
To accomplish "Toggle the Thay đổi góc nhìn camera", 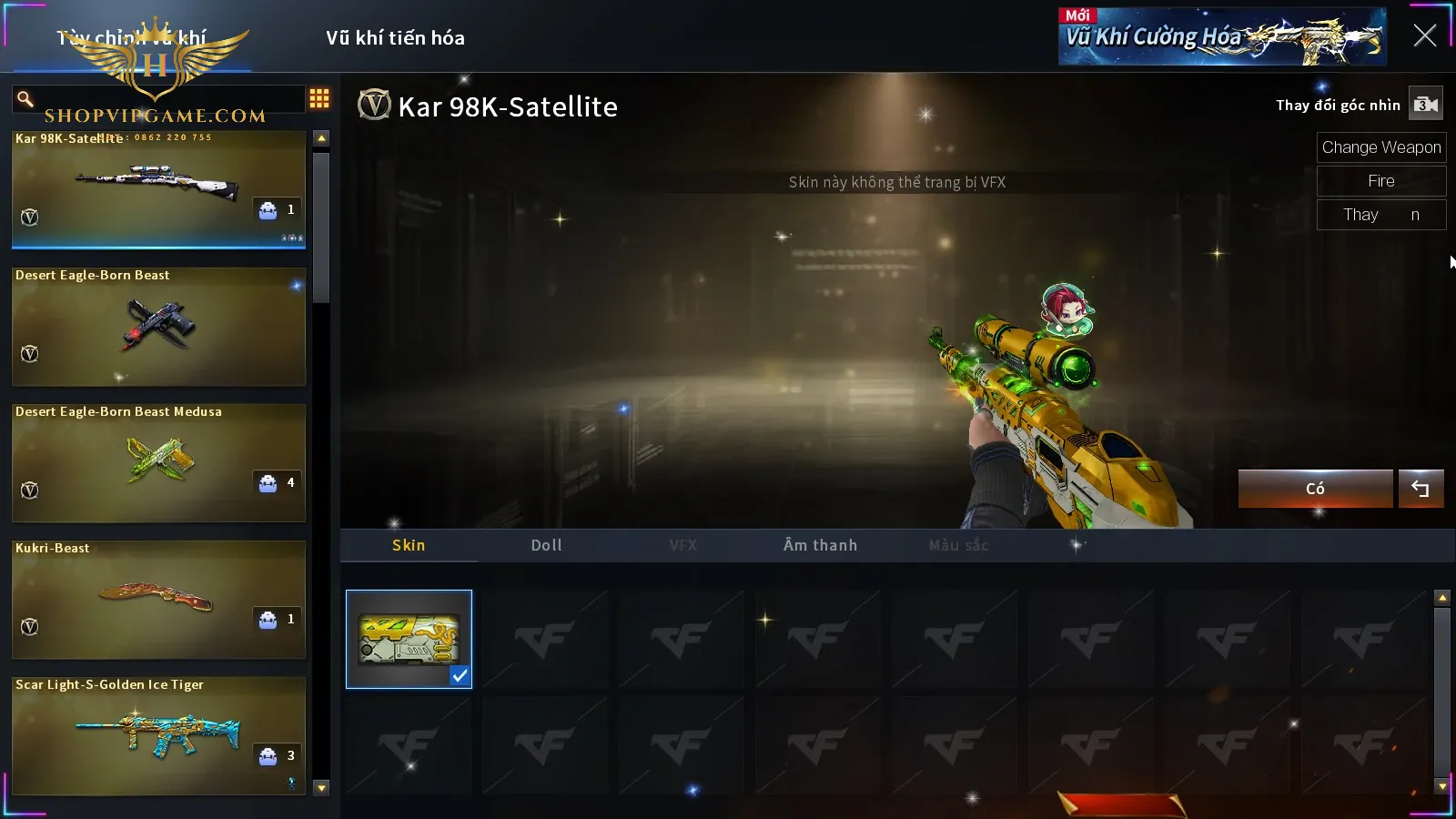I will pos(1425,105).
